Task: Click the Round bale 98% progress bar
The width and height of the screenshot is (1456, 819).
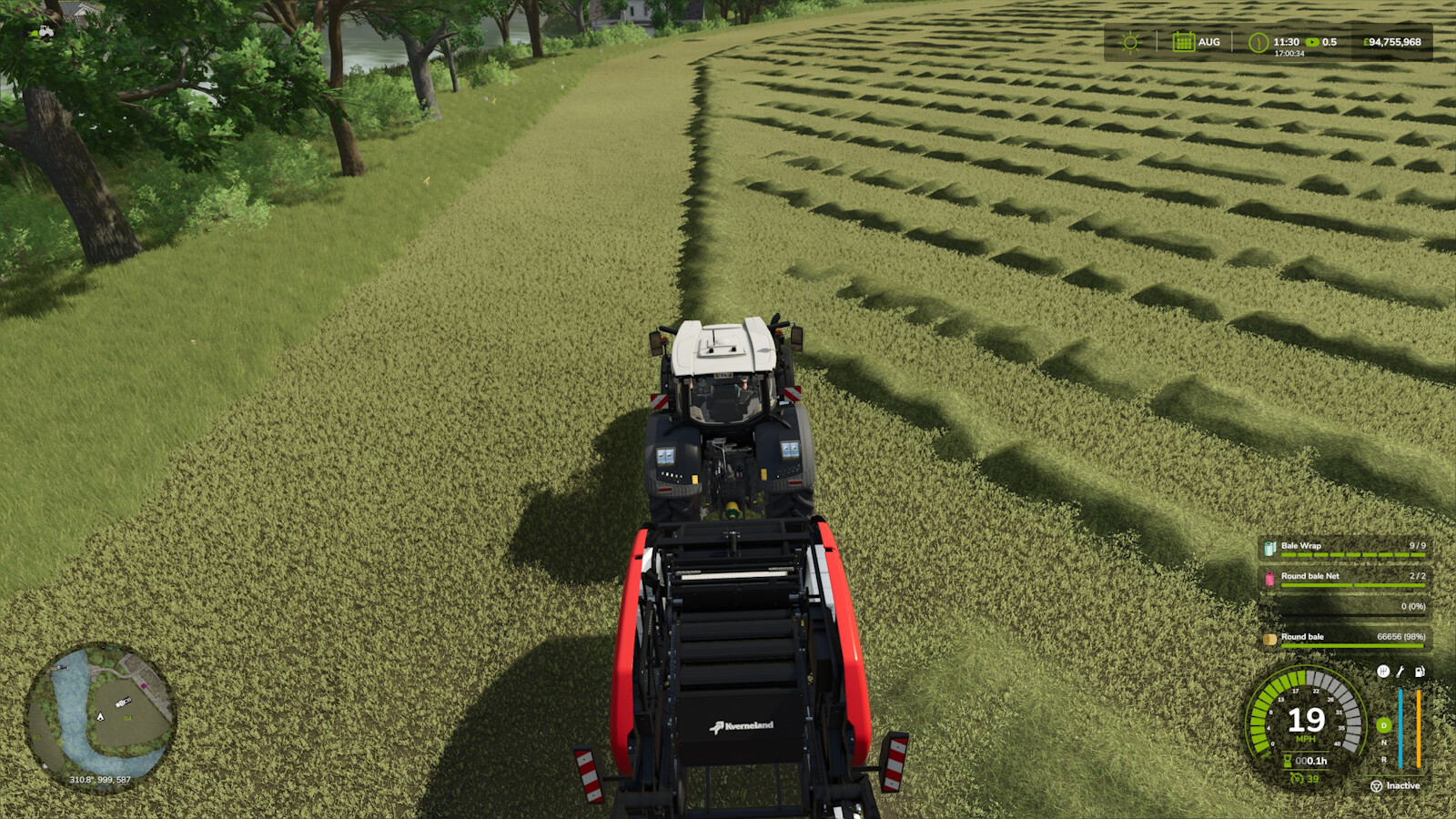Action: click(x=1352, y=645)
